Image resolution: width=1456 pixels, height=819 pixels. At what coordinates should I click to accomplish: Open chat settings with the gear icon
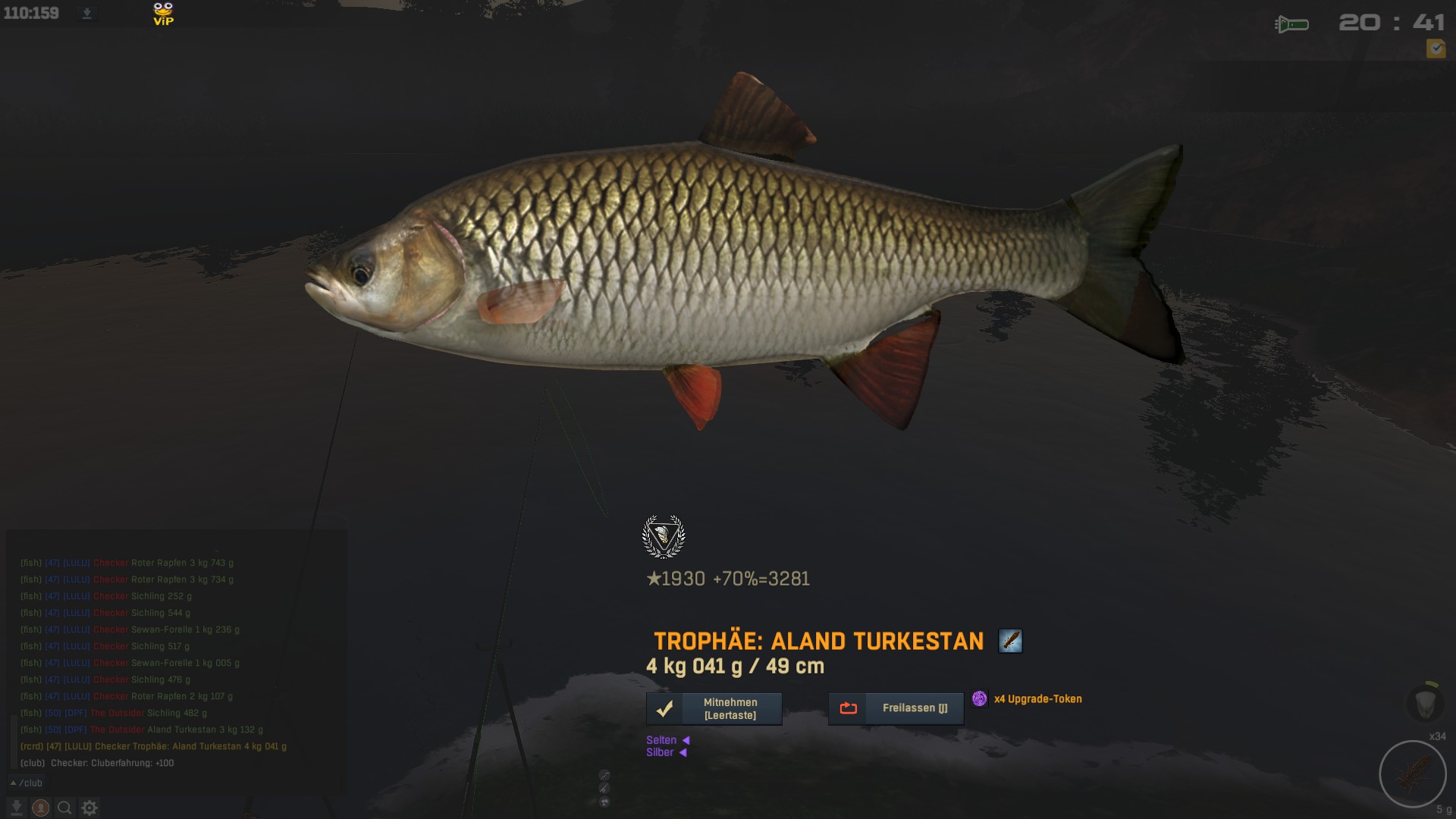[89, 808]
